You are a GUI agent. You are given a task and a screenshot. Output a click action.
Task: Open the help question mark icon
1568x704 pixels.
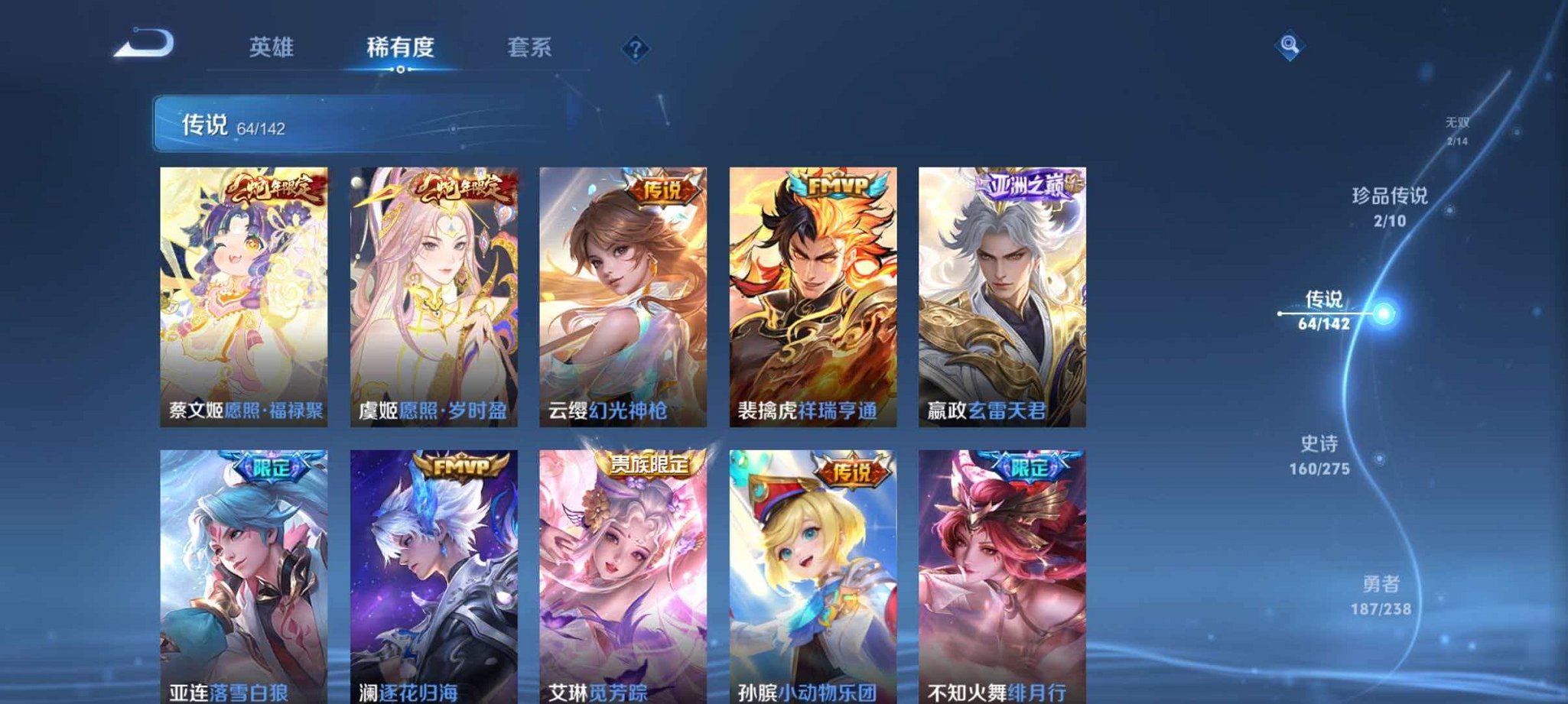tap(635, 49)
